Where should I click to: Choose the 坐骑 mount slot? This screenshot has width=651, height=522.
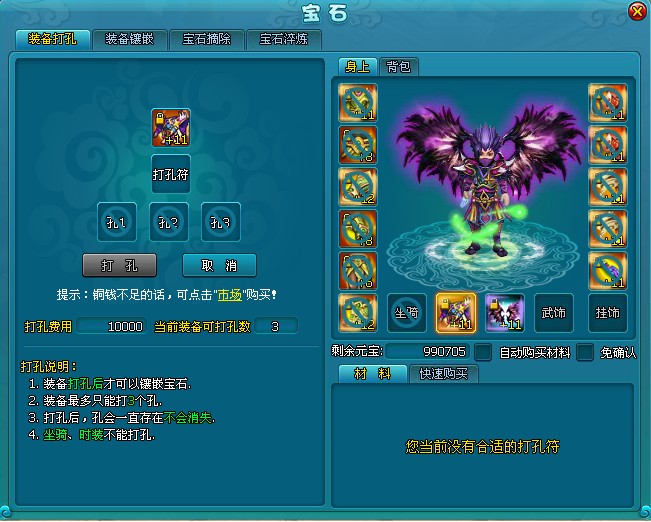click(407, 313)
